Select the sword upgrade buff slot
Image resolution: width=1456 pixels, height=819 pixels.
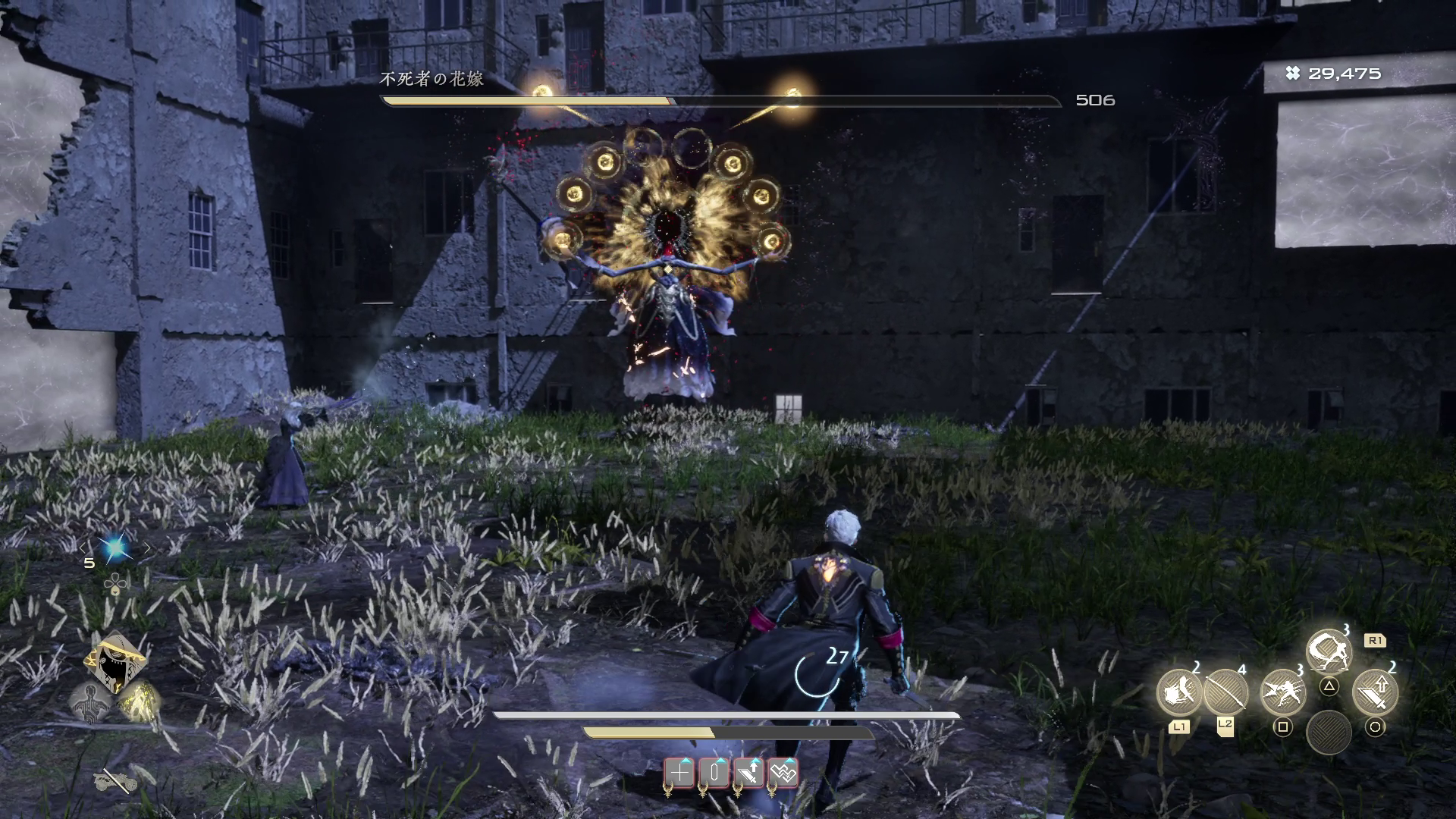point(748,773)
